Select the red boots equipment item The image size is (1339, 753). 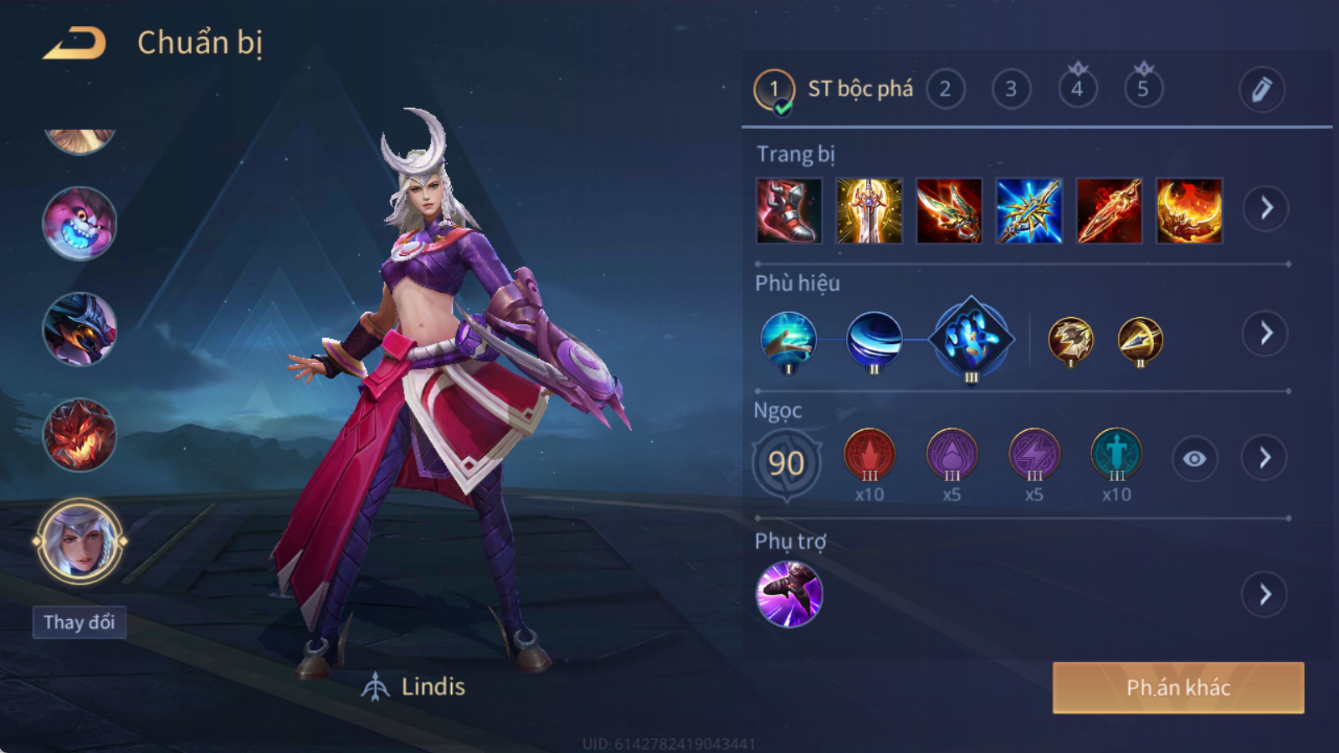pos(789,211)
